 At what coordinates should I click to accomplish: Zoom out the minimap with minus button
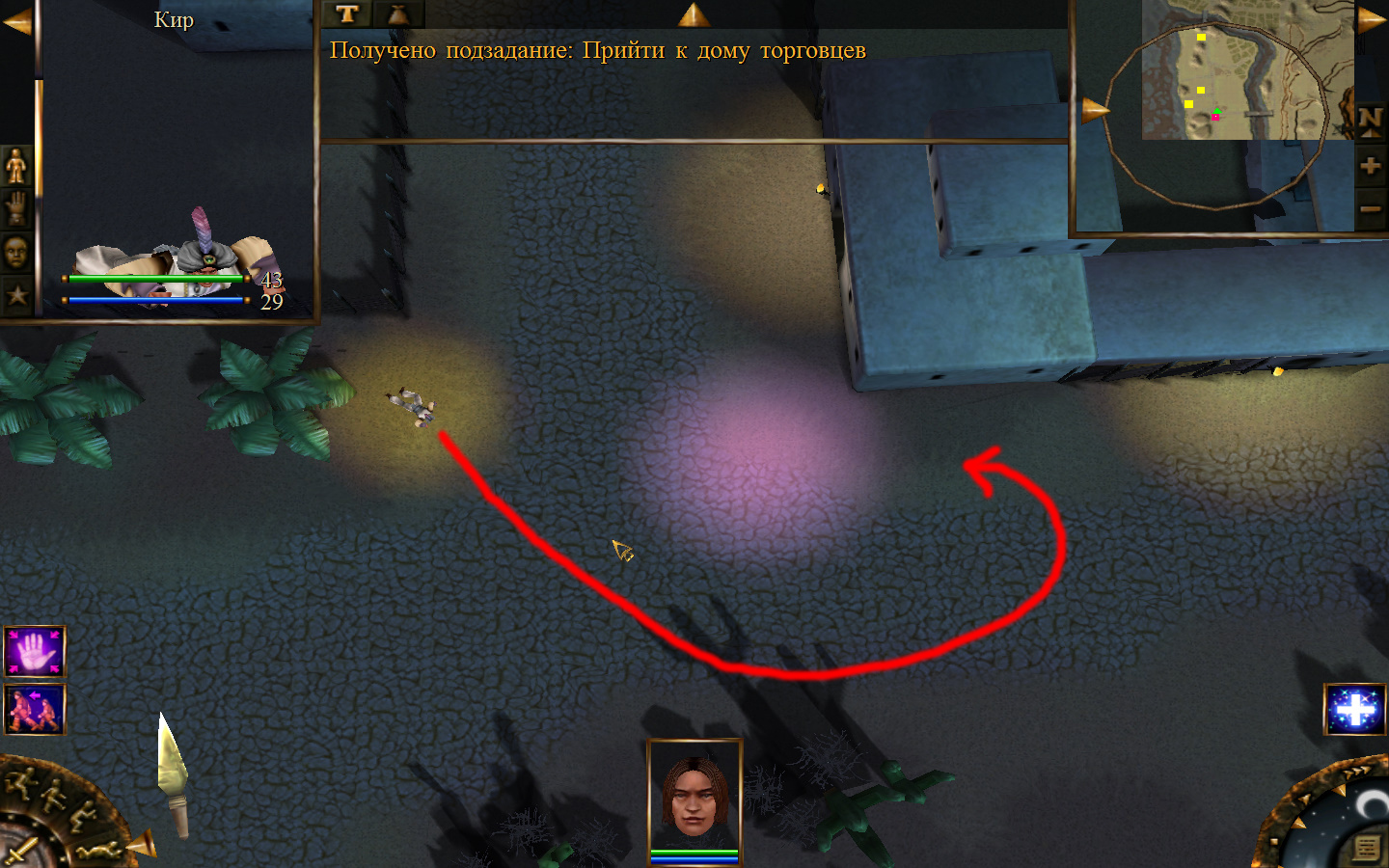pos(1370,208)
